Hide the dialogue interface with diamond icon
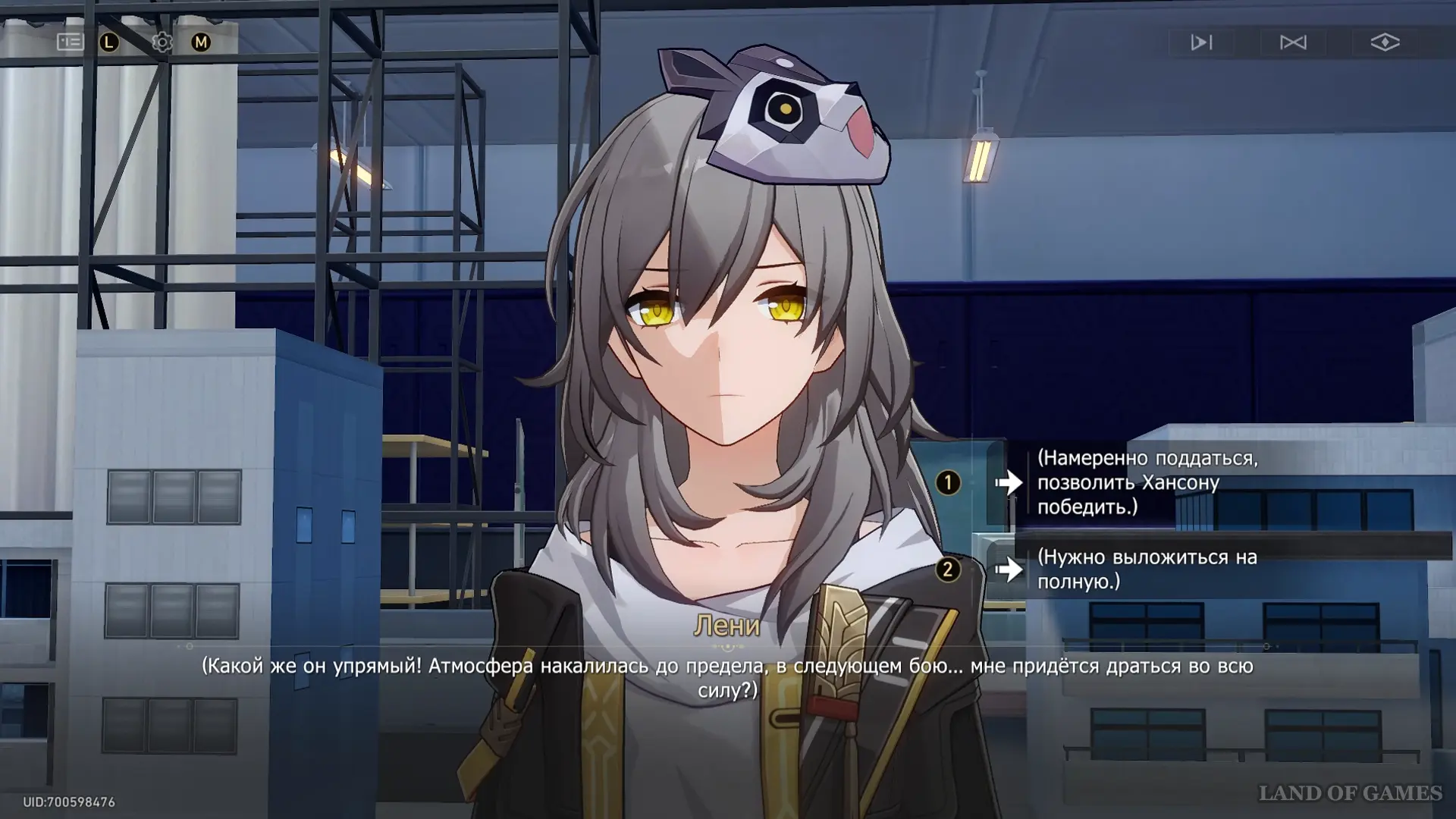Screen dimensions: 1456x819 coord(1385,42)
